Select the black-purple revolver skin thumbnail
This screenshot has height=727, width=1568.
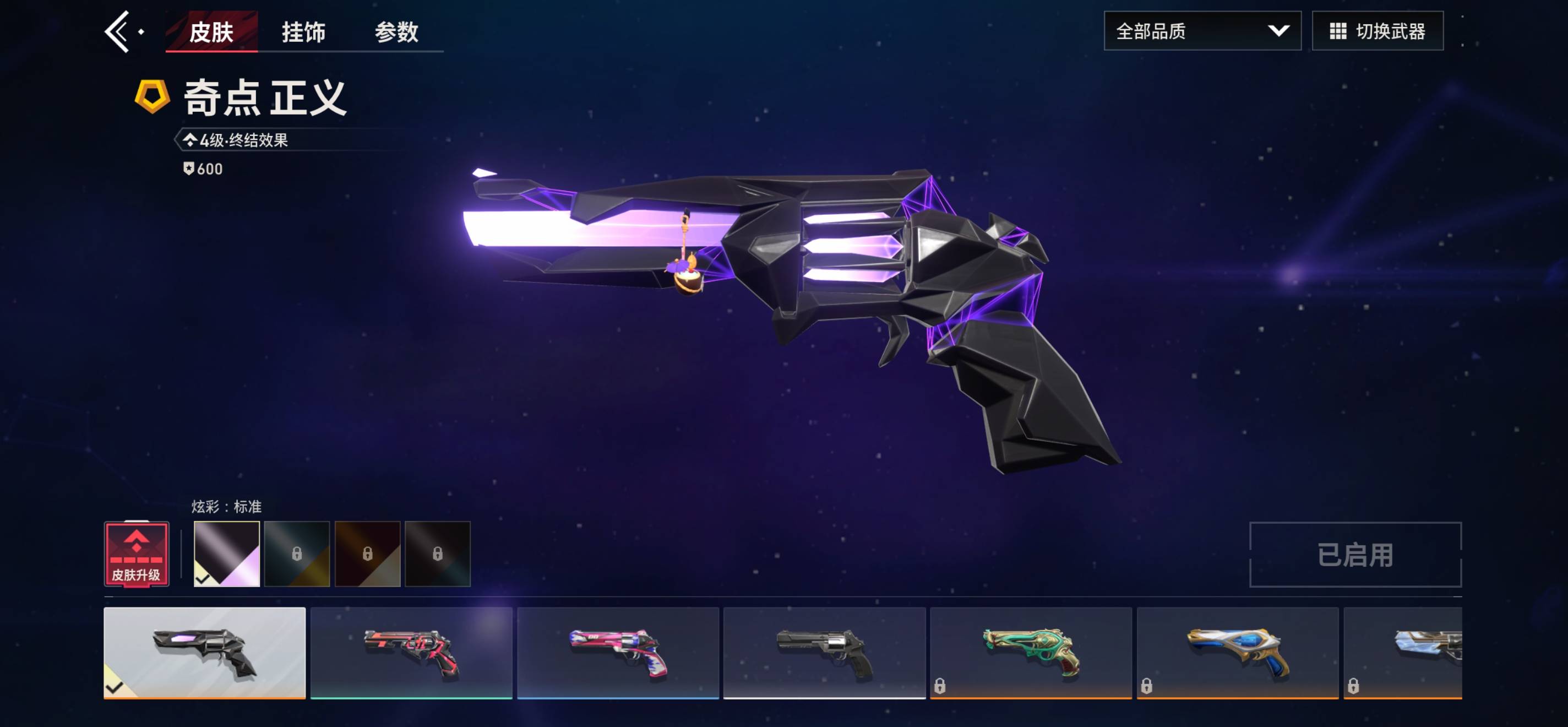[204, 652]
